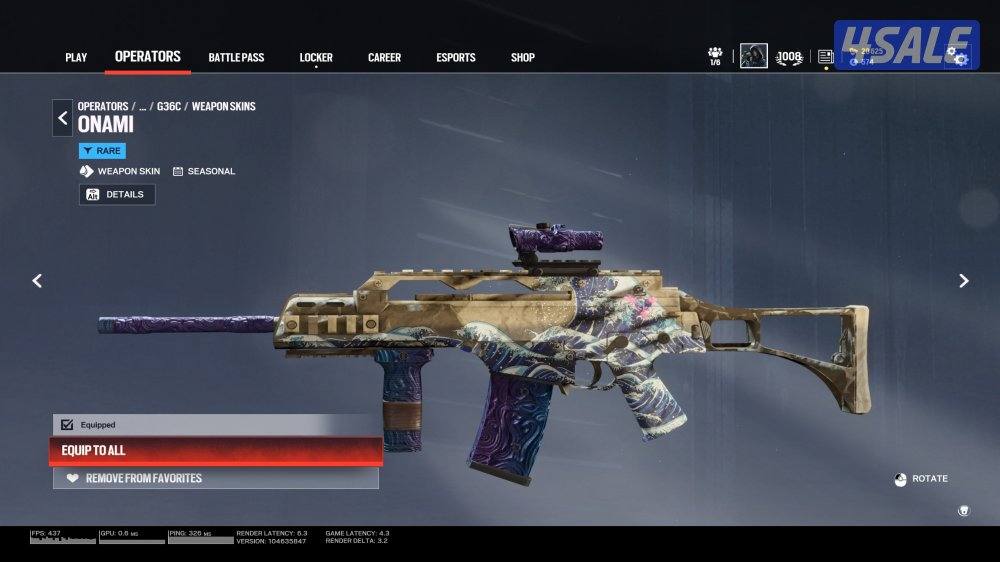This screenshot has width=1000, height=562.
Task: Click the Operators breadcrumb link
Action: (x=103, y=106)
